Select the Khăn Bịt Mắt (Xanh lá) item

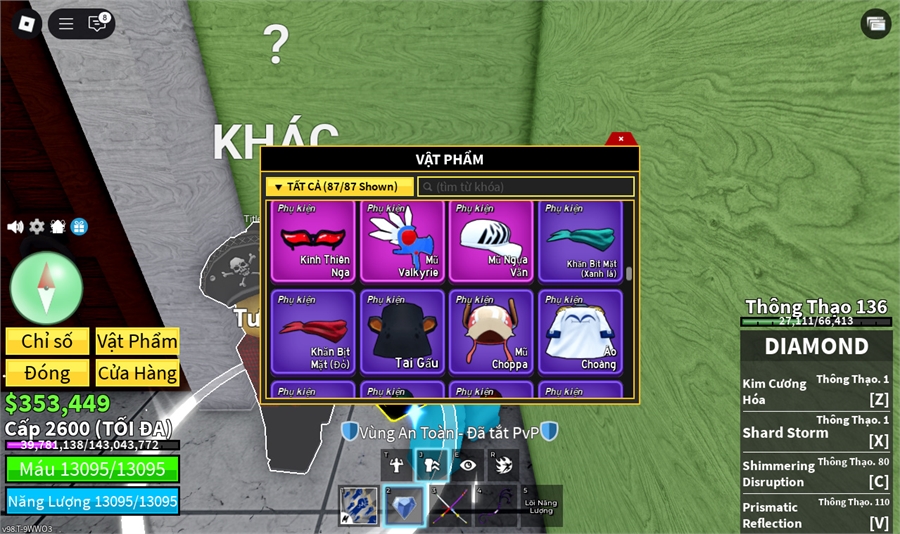click(580, 240)
